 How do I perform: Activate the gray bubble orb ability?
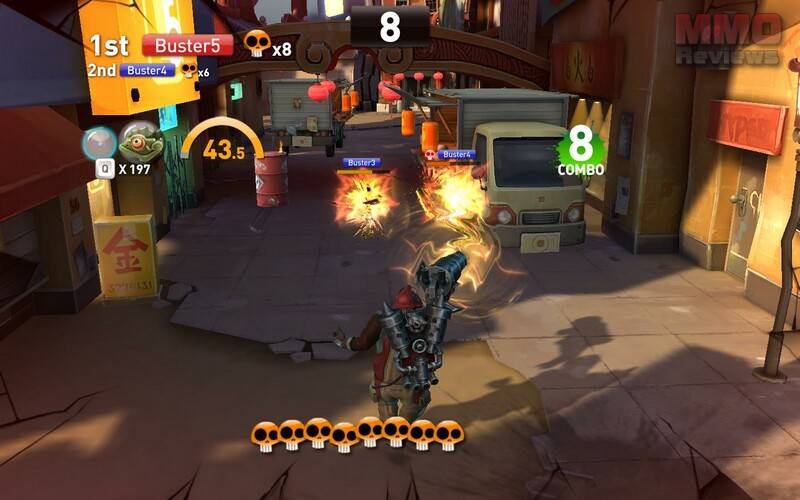coord(99,143)
